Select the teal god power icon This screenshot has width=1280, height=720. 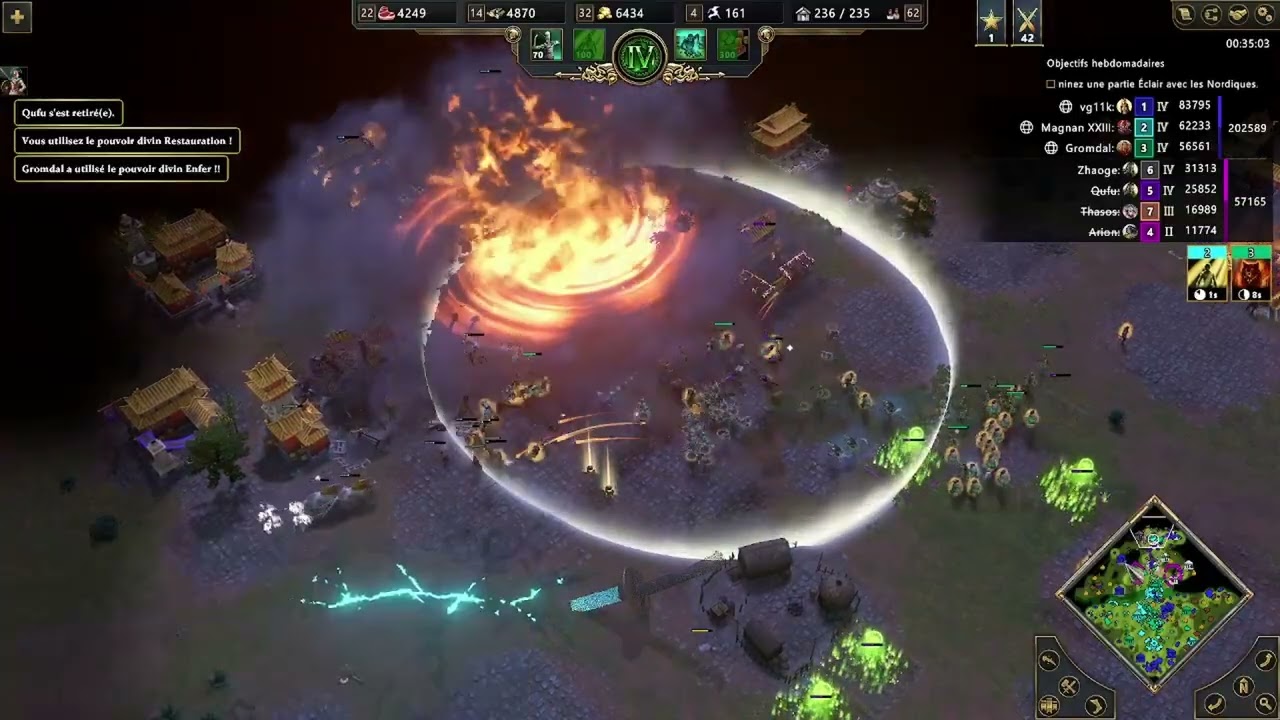pyautogui.click(x=690, y=45)
